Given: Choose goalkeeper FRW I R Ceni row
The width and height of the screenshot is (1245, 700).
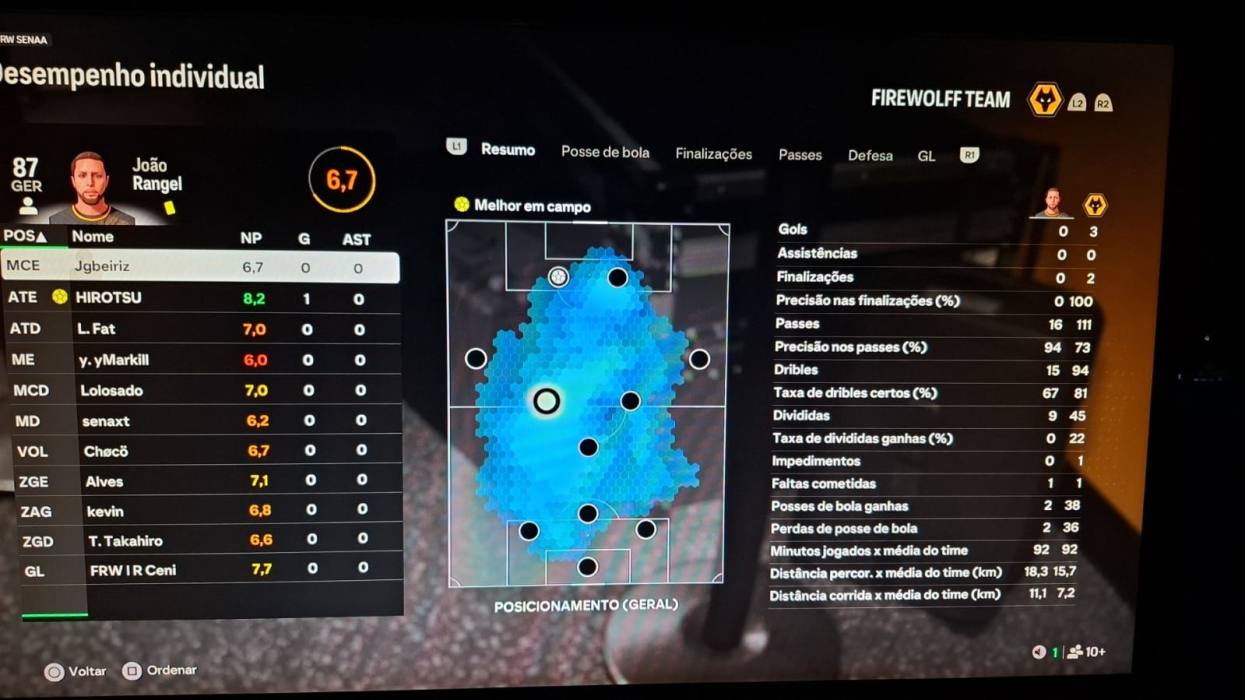Looking at the screenshot, I should pos(200,570).
